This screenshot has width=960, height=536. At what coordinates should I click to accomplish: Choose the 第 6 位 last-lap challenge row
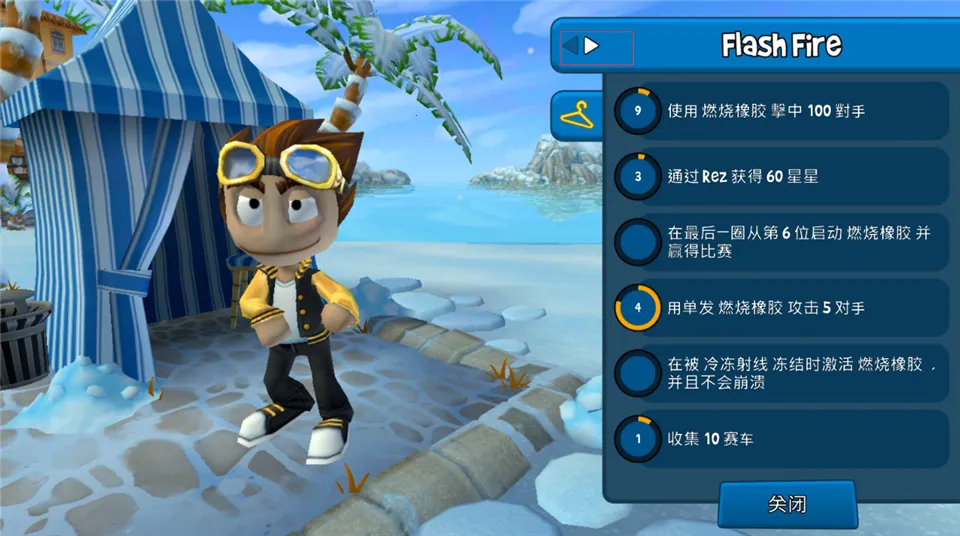[778, 242]
